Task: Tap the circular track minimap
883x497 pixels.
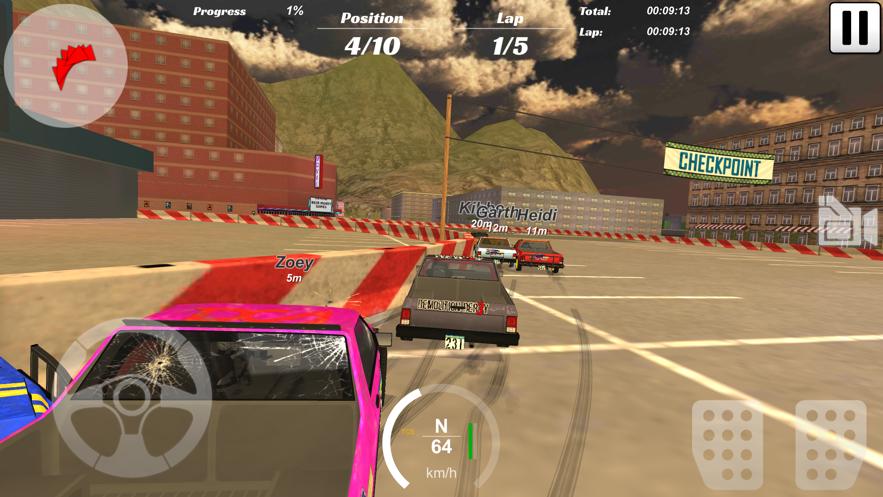Action: [66, 66]
